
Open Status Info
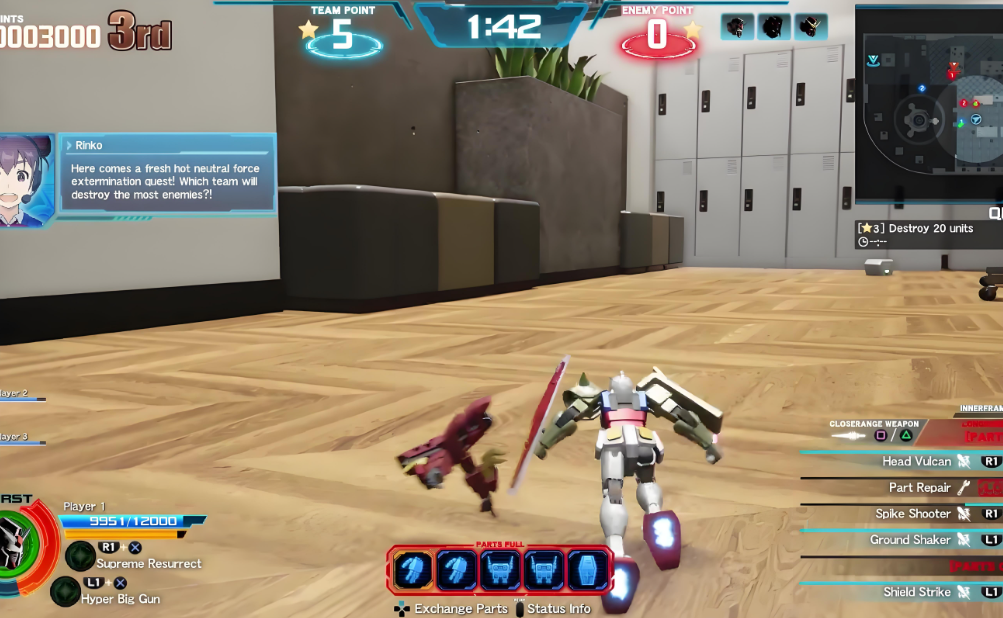(558, 608)
